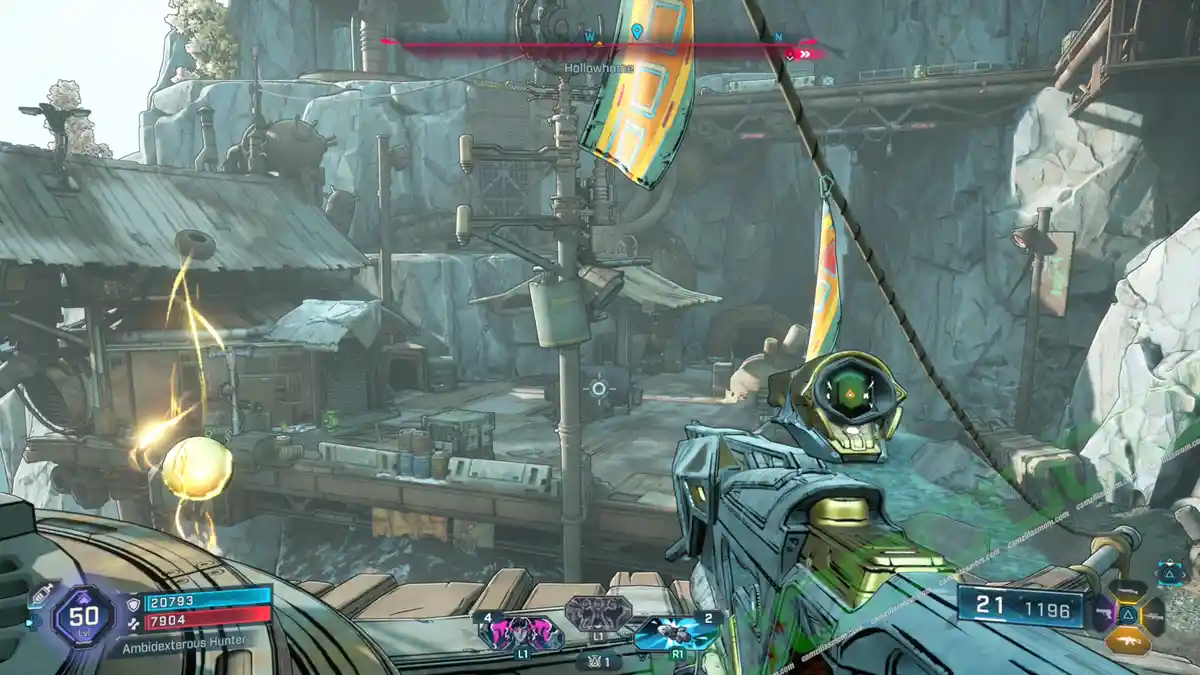Select the pistol weapon slot
The height and width of the screenshot is (675, 1200).
(1103, 612)
